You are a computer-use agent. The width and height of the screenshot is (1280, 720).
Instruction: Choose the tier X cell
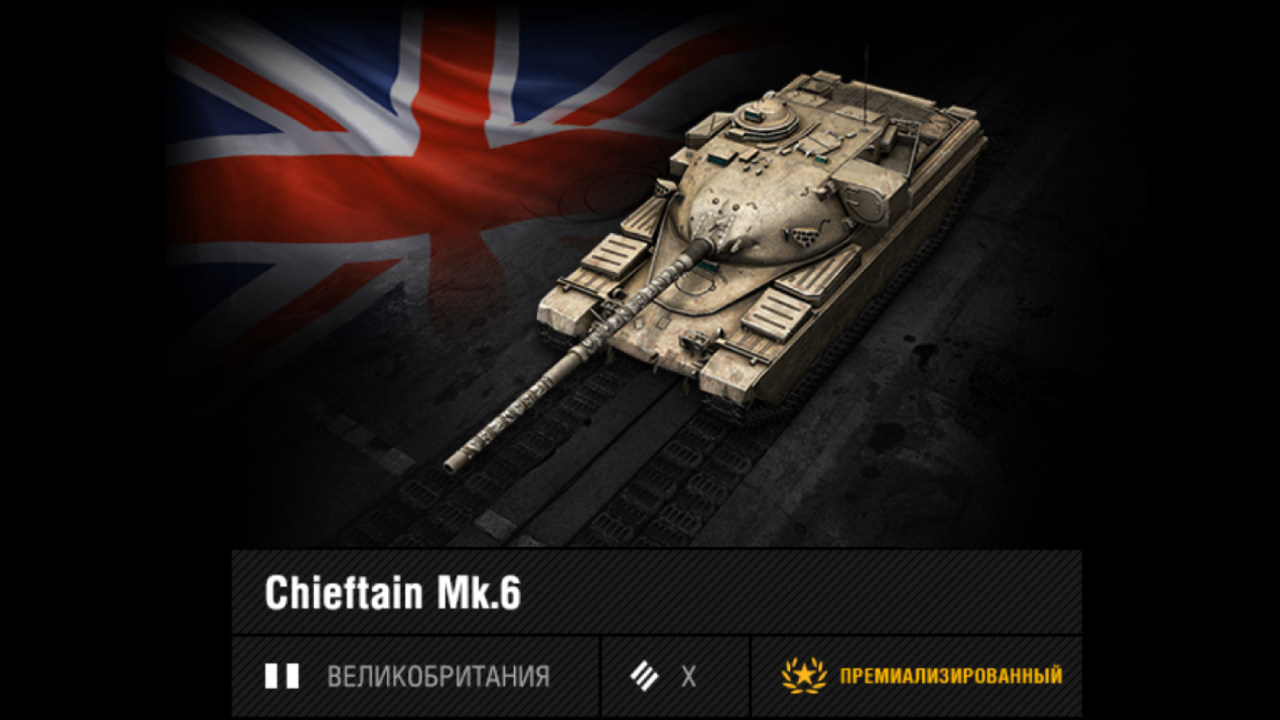(x=675, y=677)
